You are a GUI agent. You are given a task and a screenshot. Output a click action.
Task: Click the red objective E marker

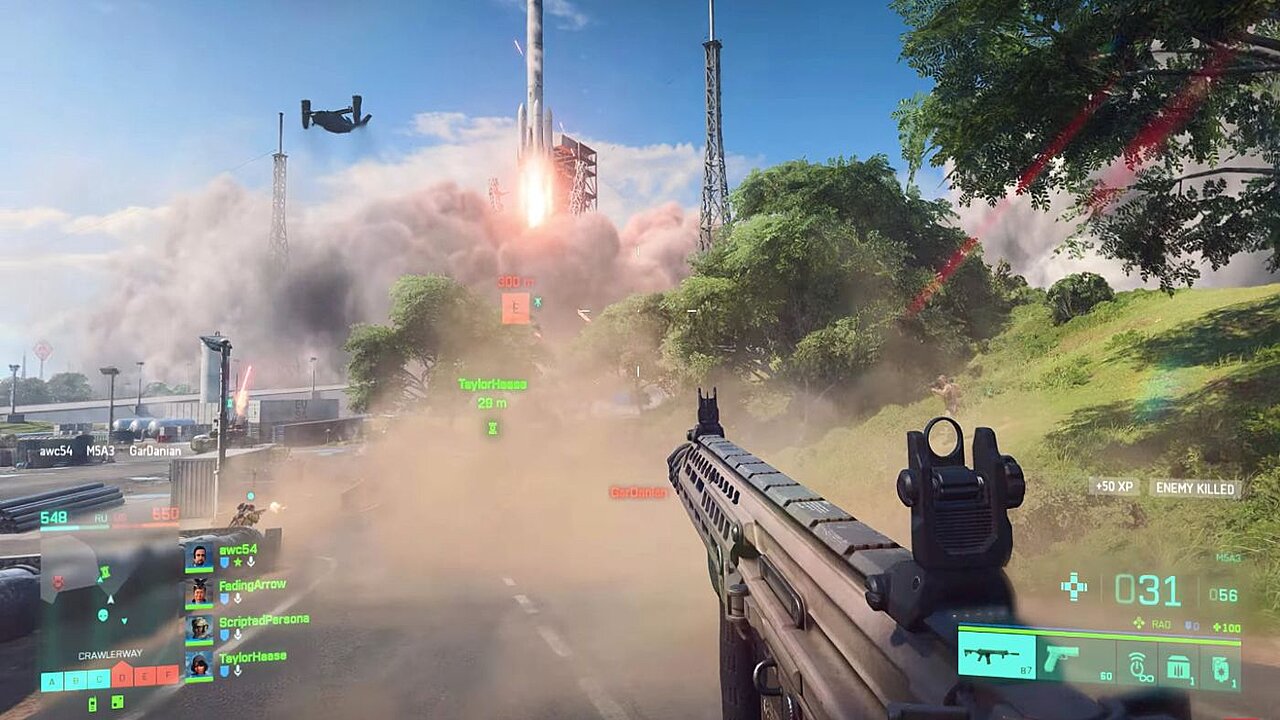515,308
